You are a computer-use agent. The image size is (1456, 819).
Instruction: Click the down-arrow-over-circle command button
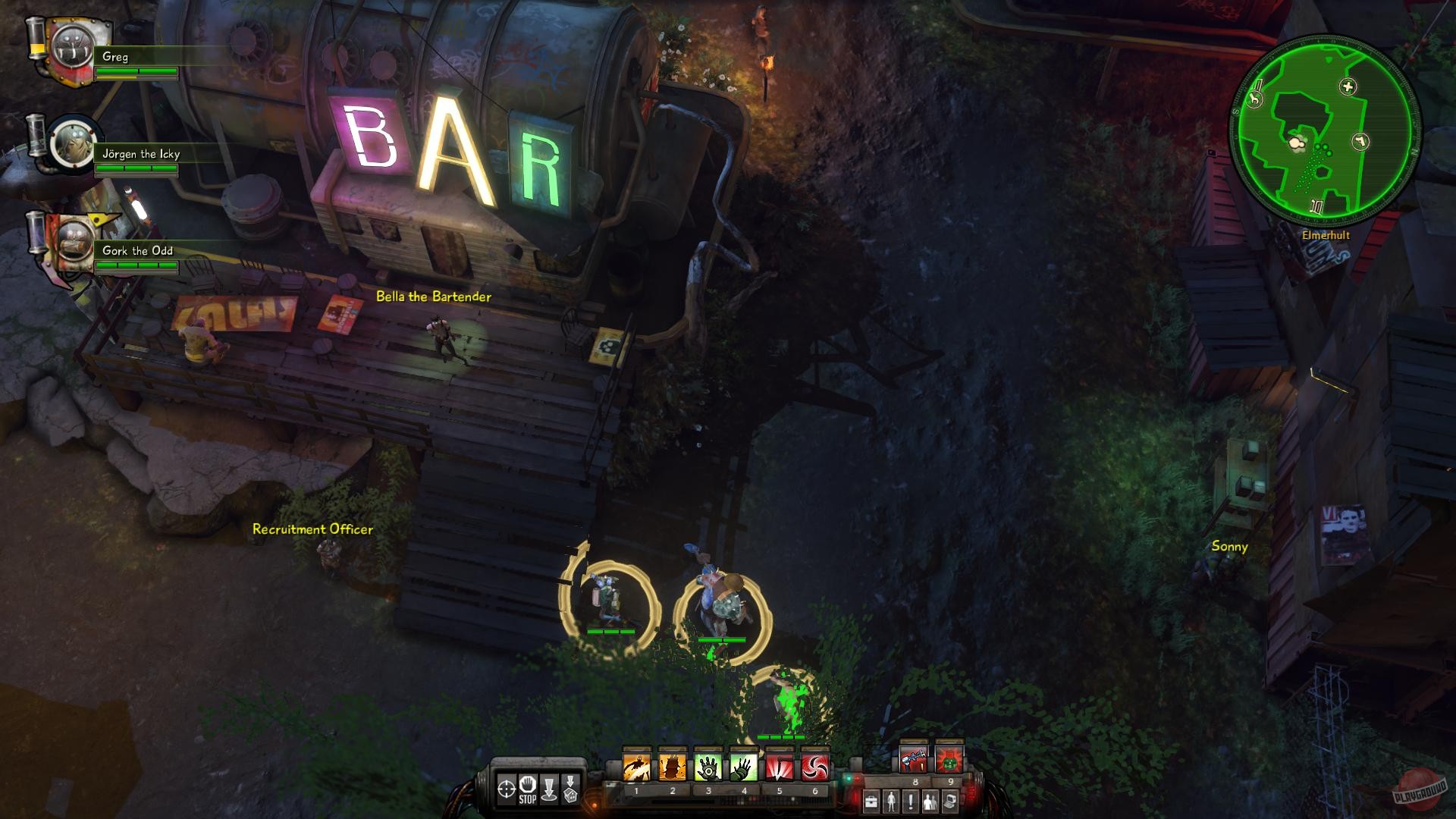point(549,789)
